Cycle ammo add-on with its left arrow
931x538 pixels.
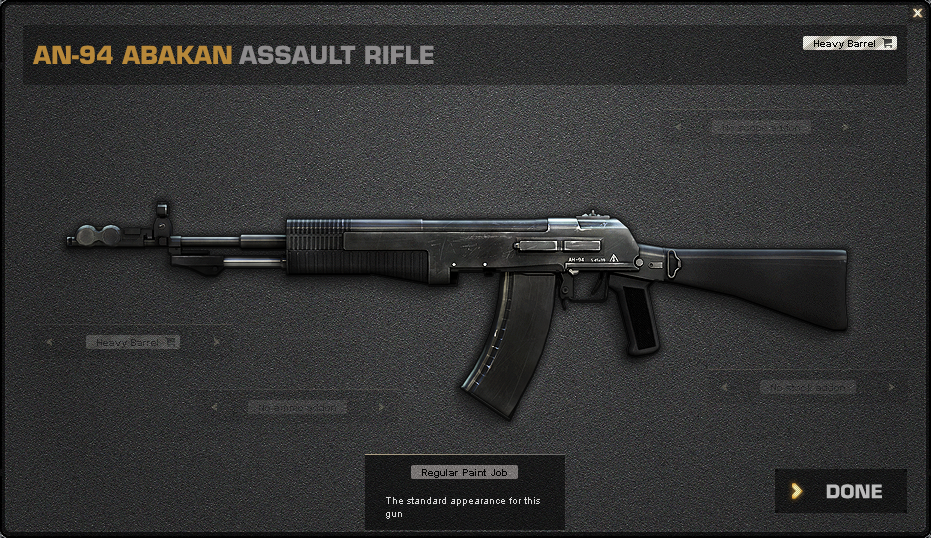213,407
